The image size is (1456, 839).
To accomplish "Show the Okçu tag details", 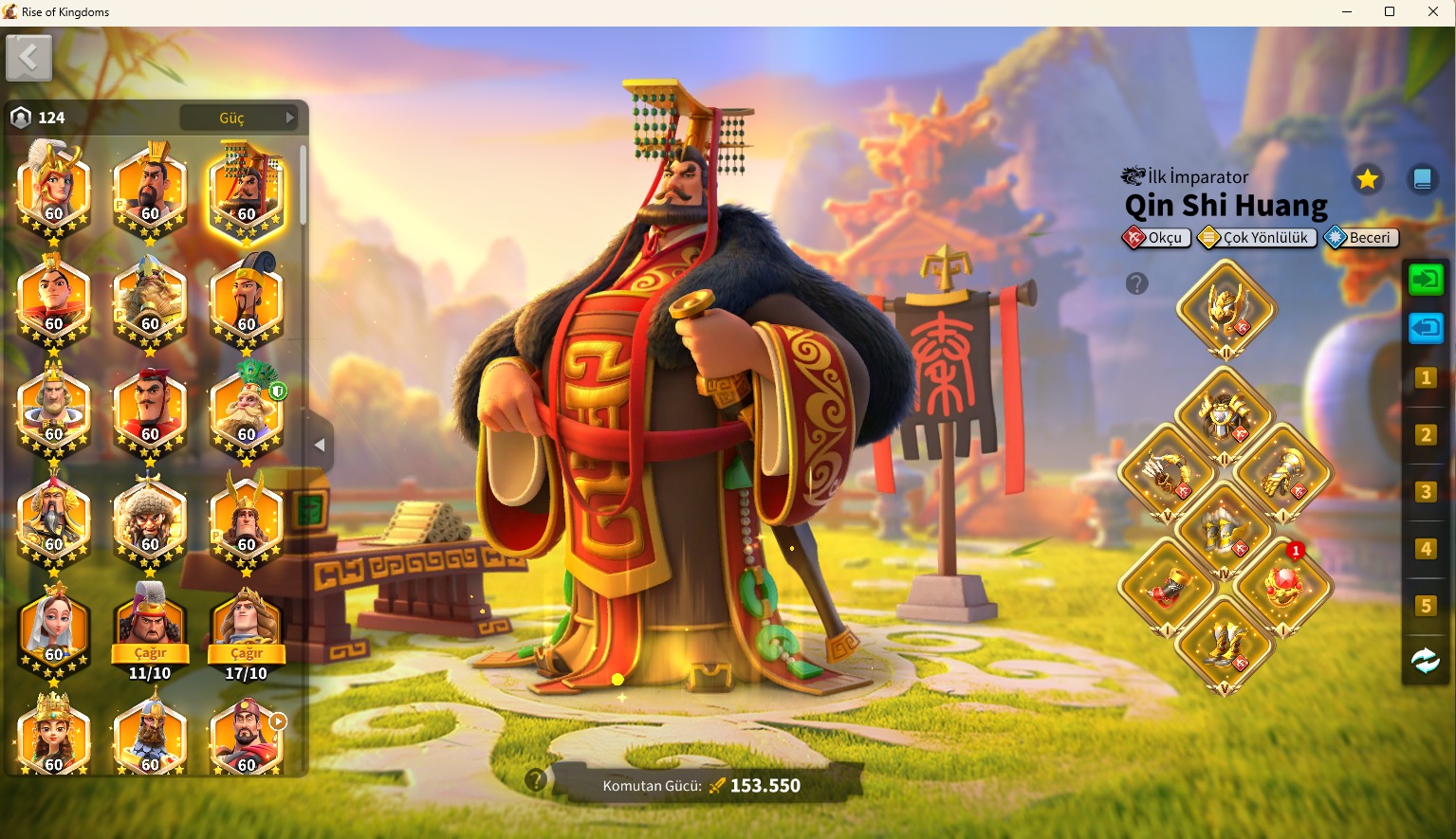I will pos(1156,238).
